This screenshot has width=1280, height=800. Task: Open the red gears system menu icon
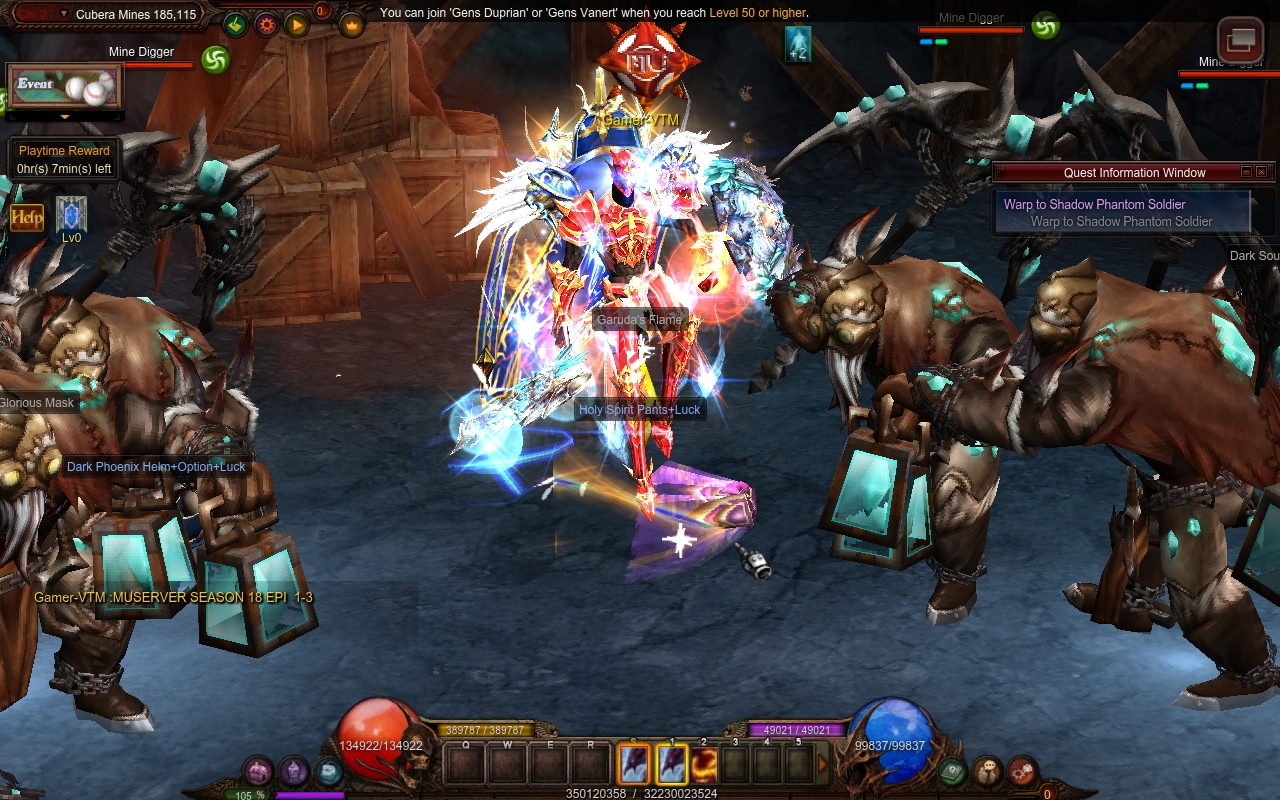pyautogui.click(x=1021, y=771)
